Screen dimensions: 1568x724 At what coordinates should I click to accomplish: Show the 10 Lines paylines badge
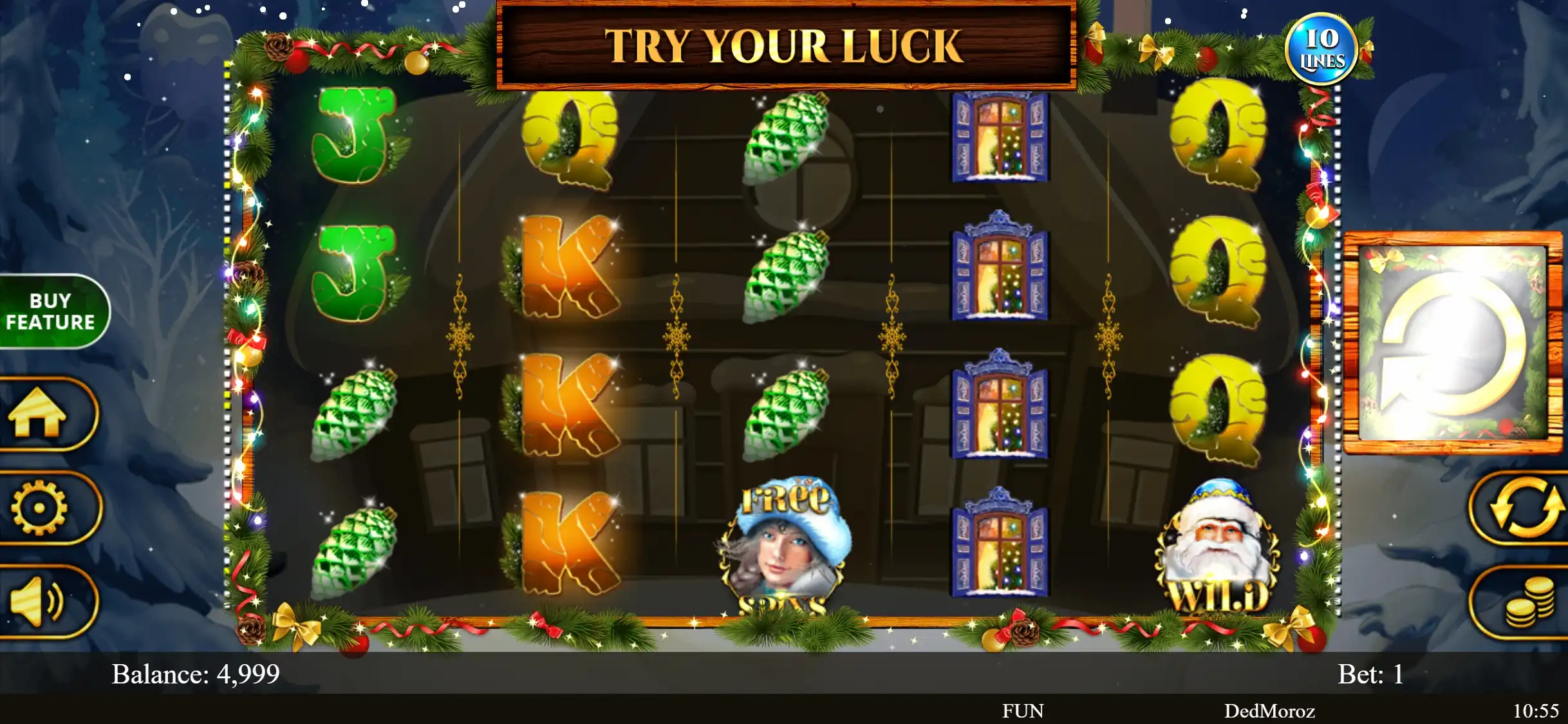[1321, 50]
